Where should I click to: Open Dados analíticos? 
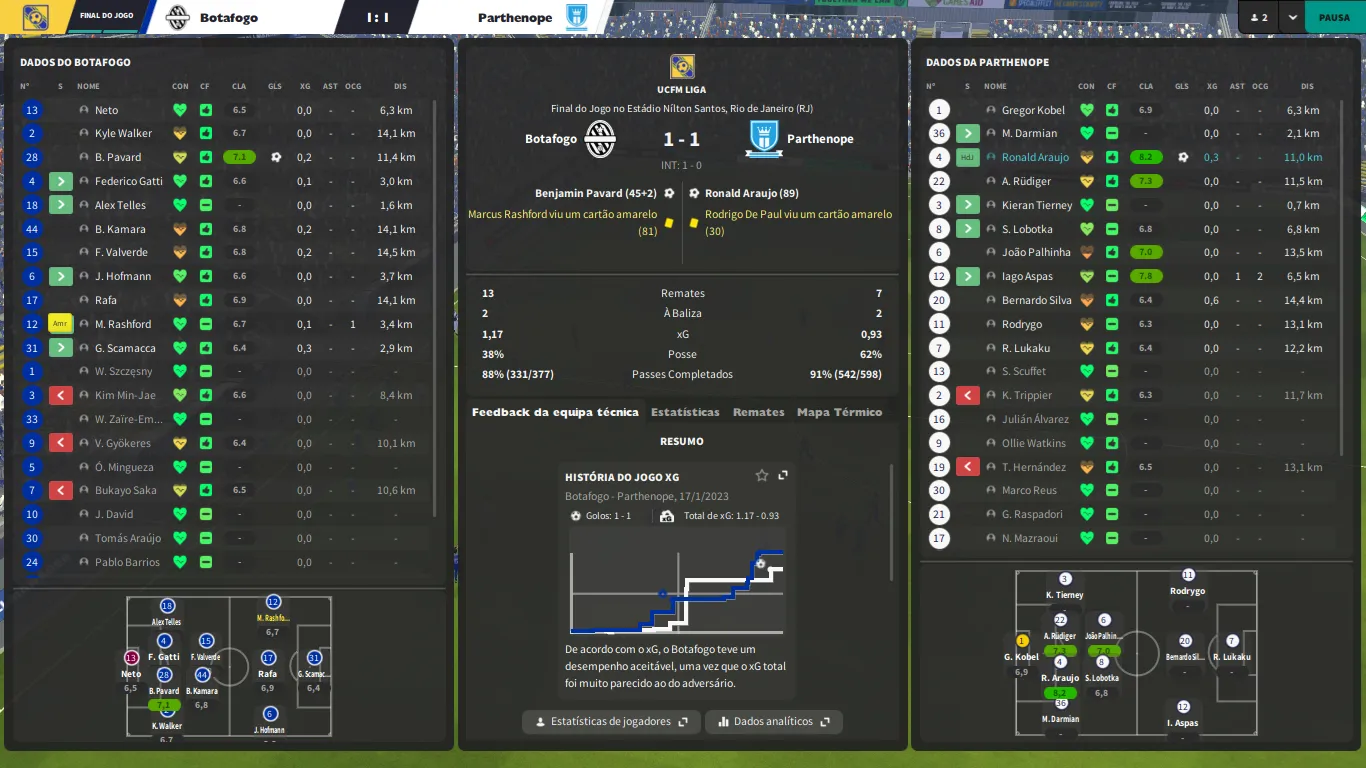coord(773,721)
